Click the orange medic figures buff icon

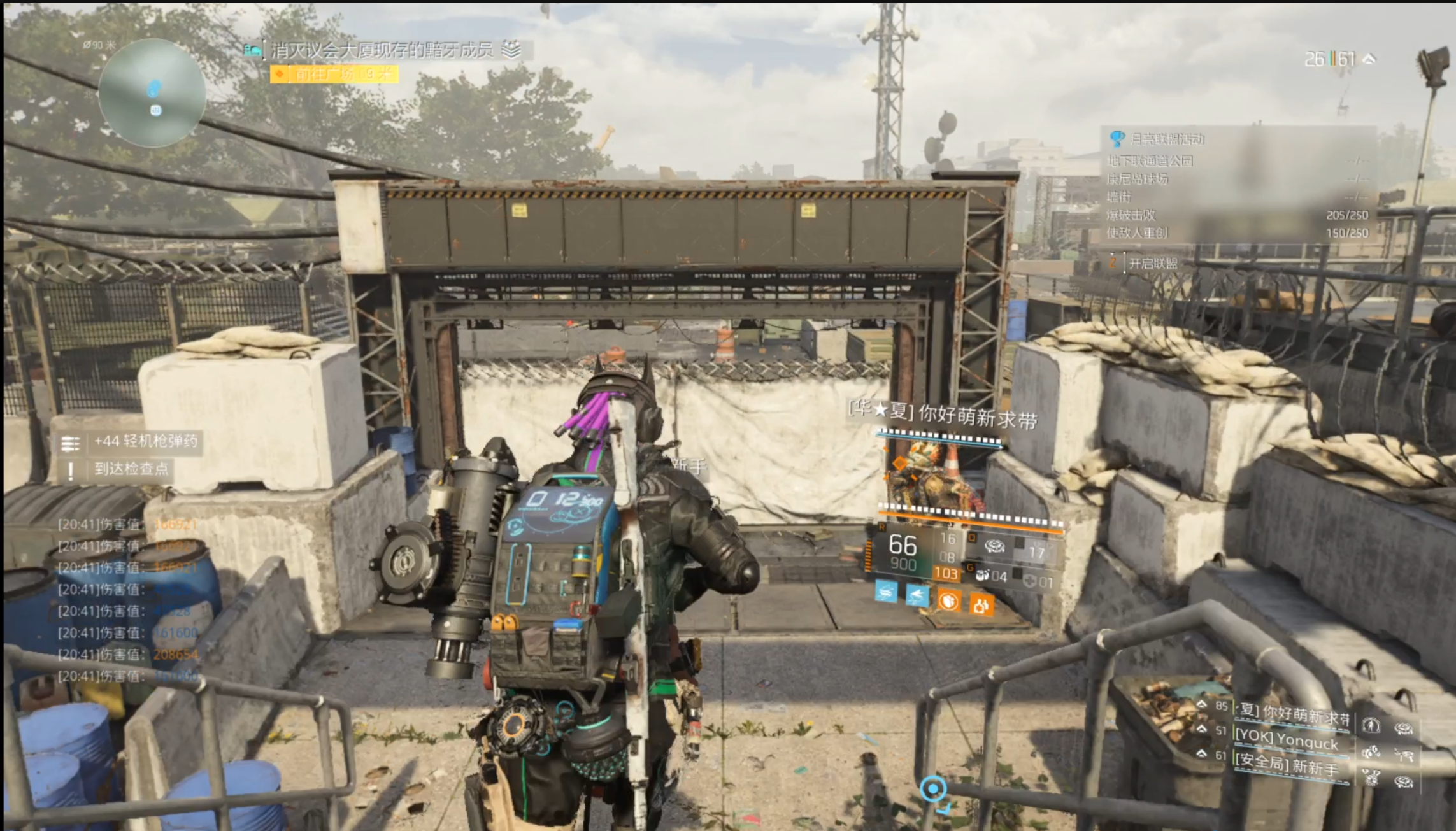[981, 604]
